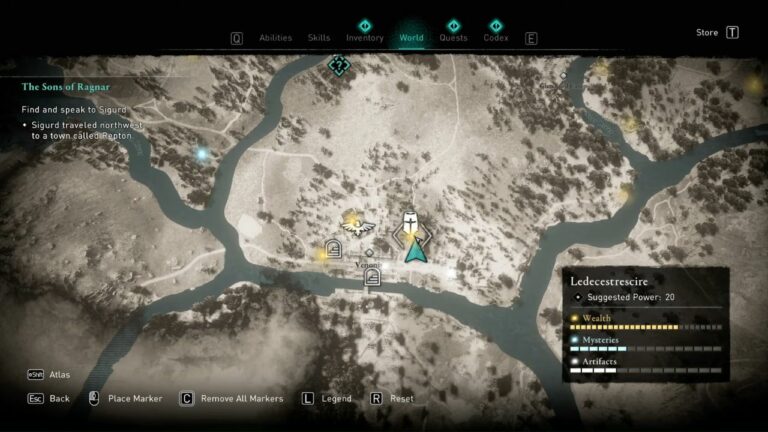Go Back from the map
This screenshot has height=432, width=768.
click(x=60, y=398)
